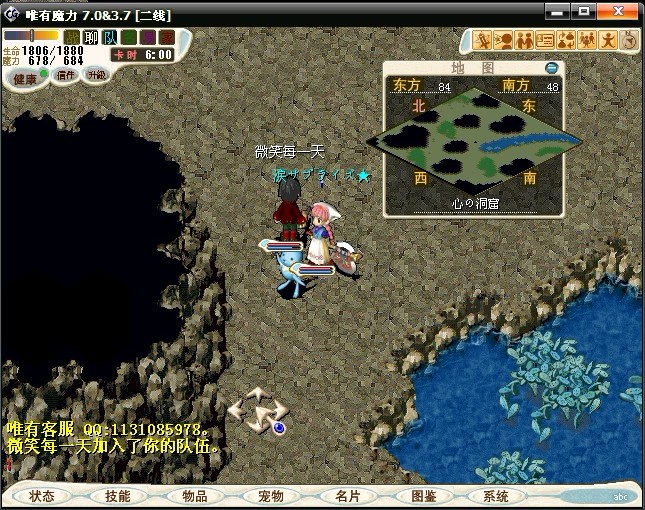Open the 物品 items menu
This screenshot has width=645, height=510.
[x=194, y=496]
